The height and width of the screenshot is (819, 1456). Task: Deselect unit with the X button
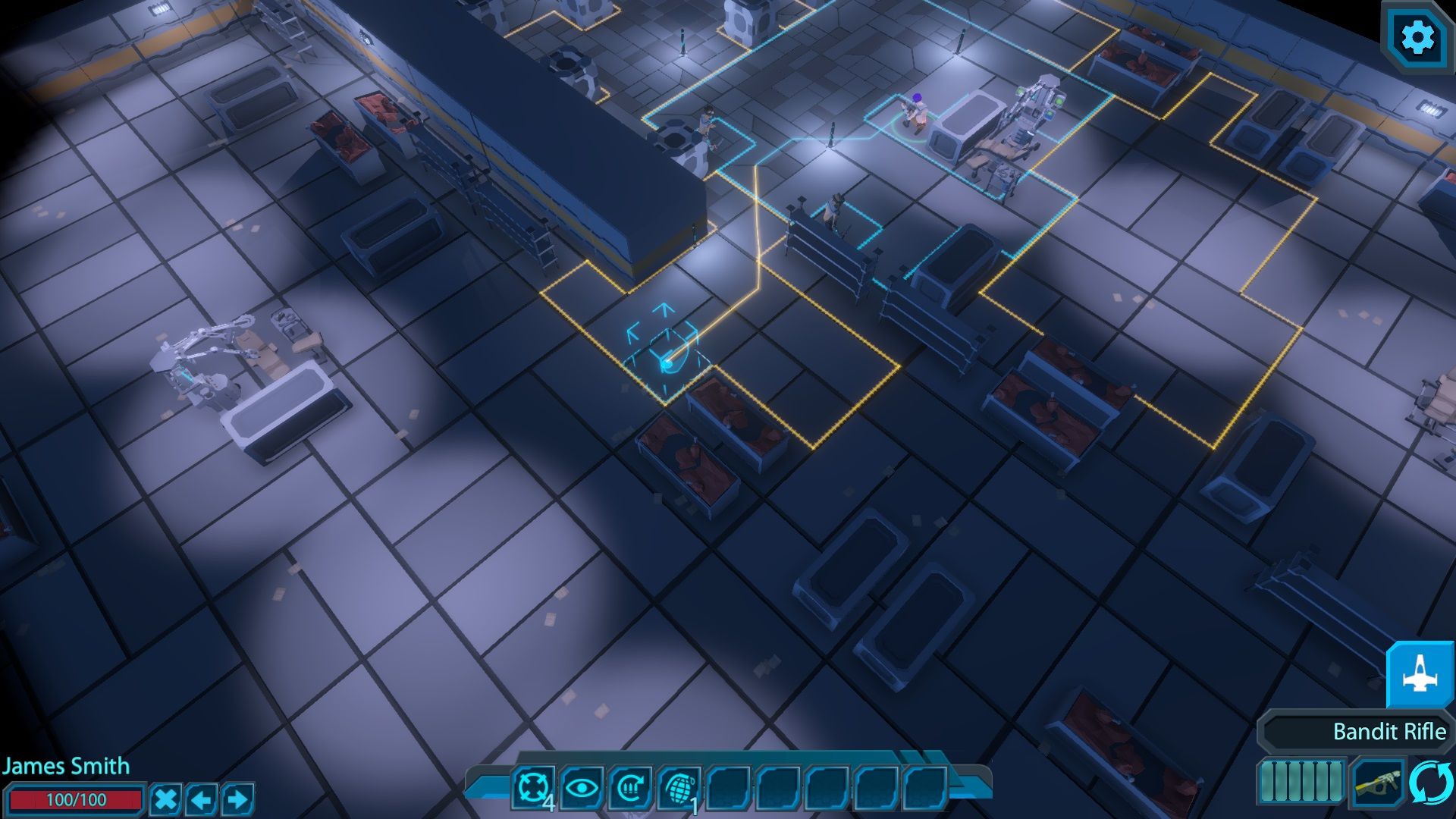[x=165, y=799]
